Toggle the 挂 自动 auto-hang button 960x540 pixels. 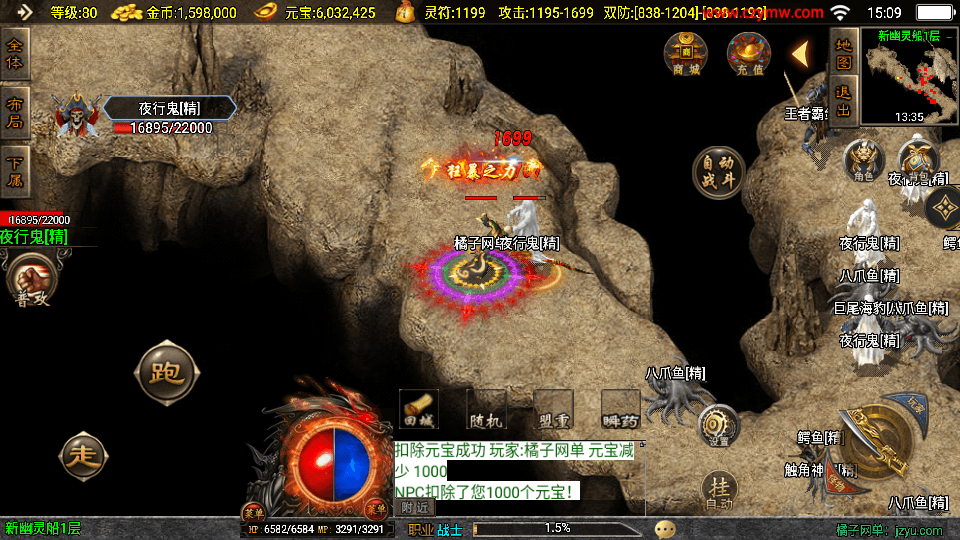719,490
